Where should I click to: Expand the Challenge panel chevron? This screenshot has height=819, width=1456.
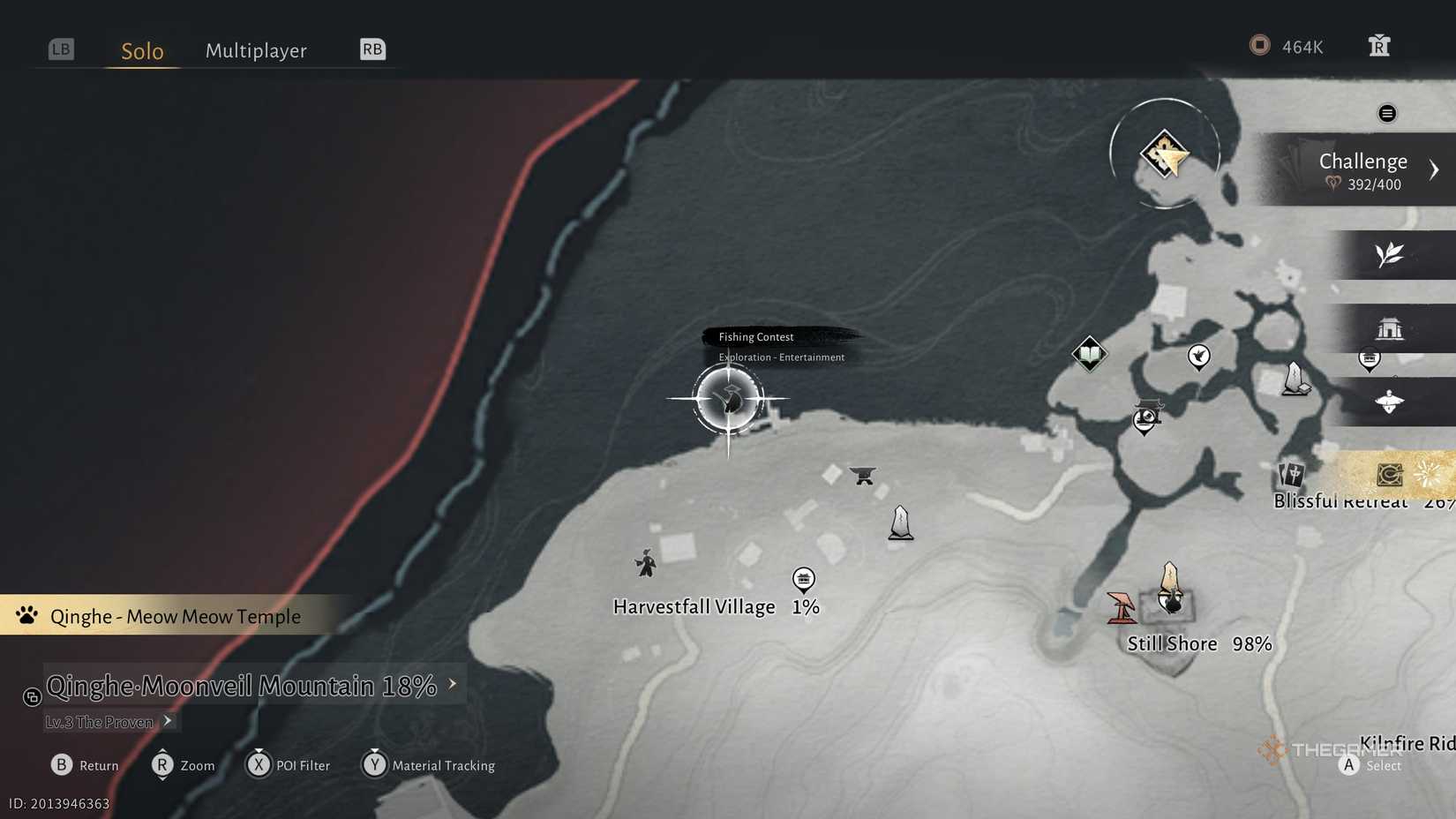pyautogui.click(x=1435, y=169)
